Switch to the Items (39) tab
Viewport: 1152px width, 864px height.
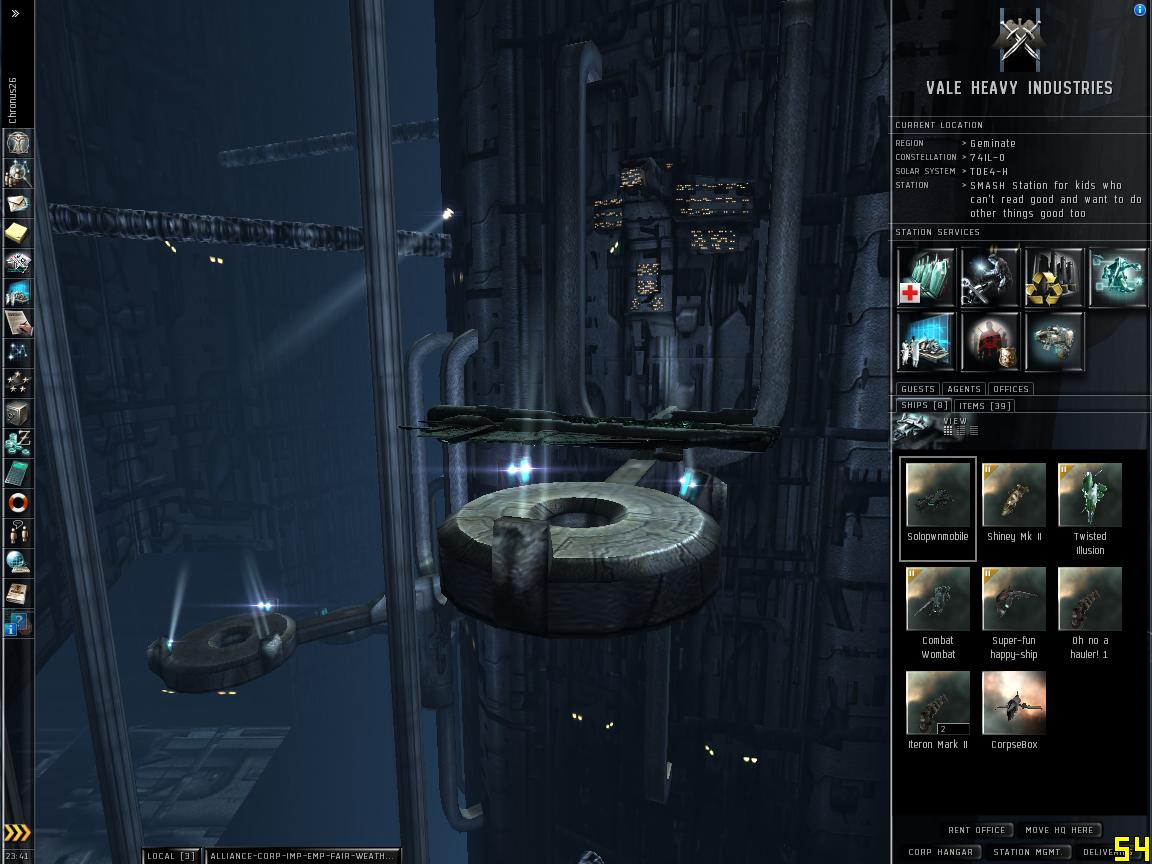[x=984, y=406]
